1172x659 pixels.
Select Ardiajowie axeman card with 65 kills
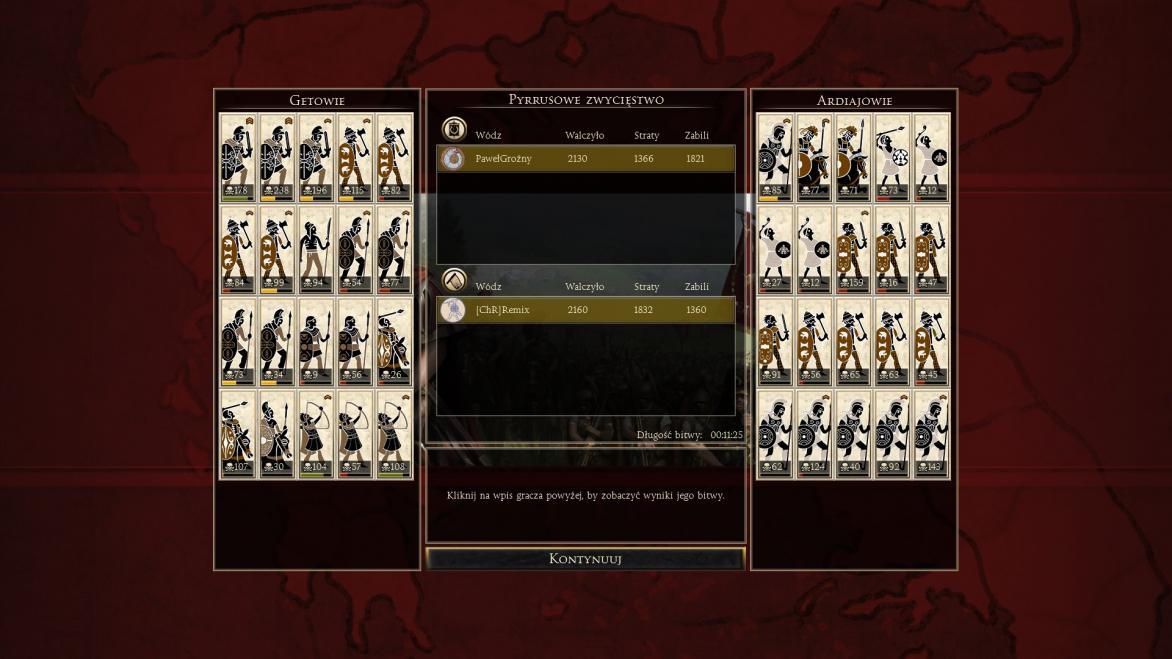[853, 342]
